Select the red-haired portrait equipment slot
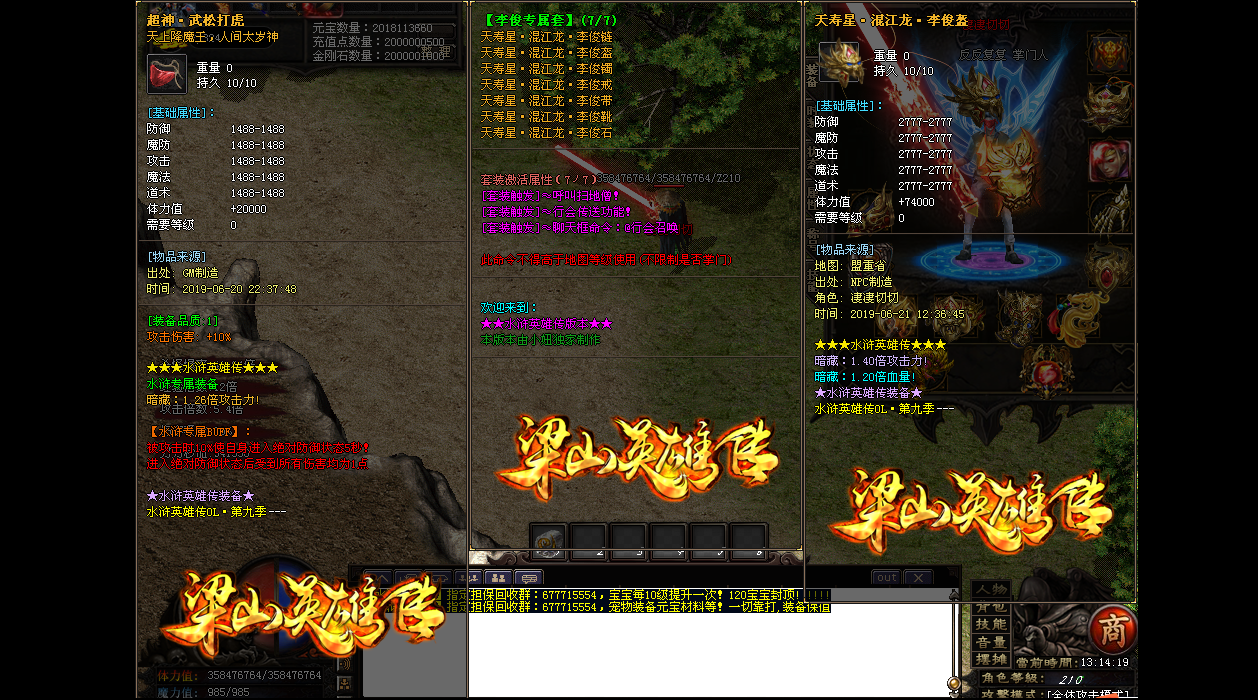The height and width of the screenshot is (700, 1258). (x=1107, y=156)
